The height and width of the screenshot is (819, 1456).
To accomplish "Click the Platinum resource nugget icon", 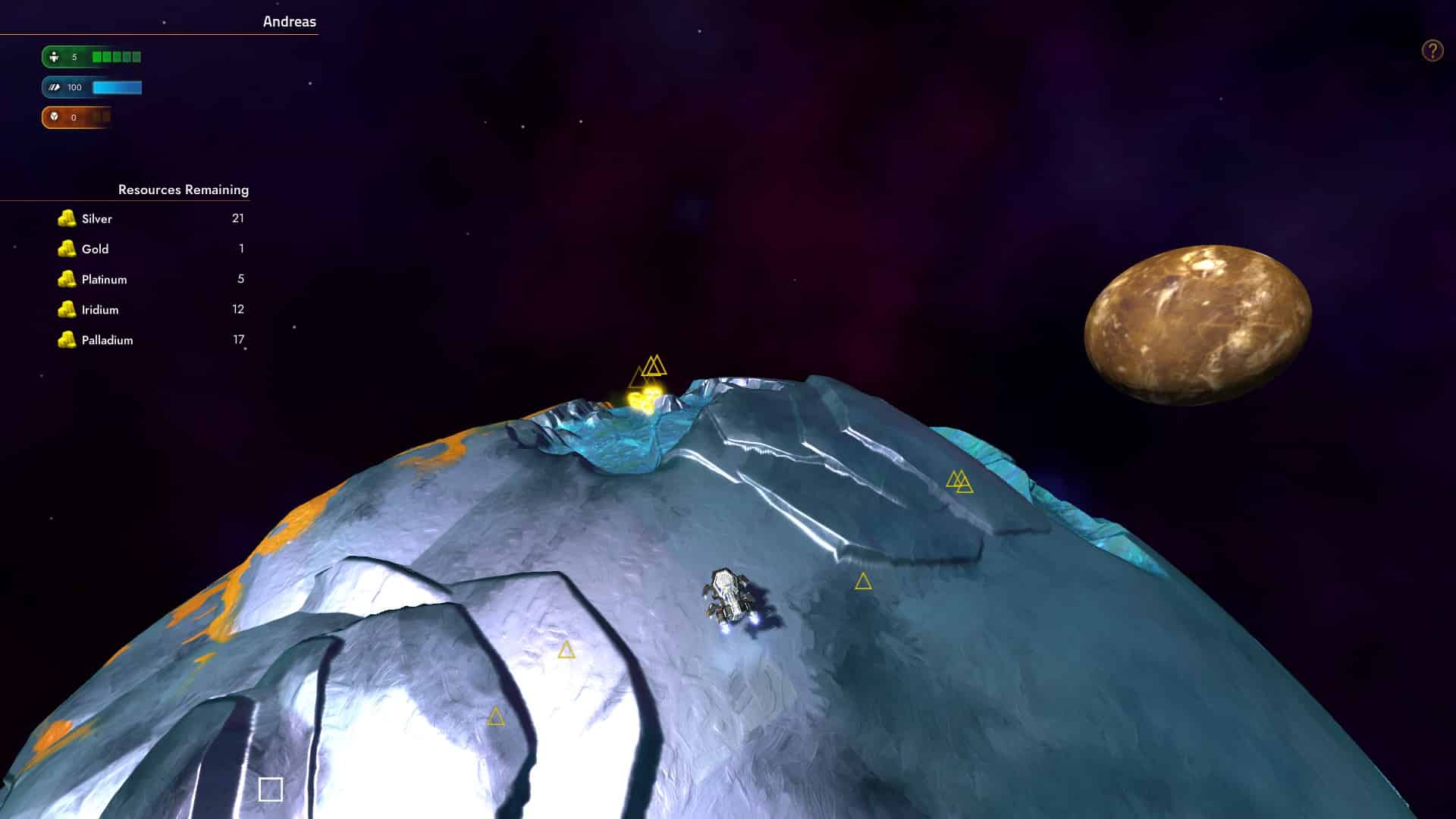I will (x=67, y=279).
